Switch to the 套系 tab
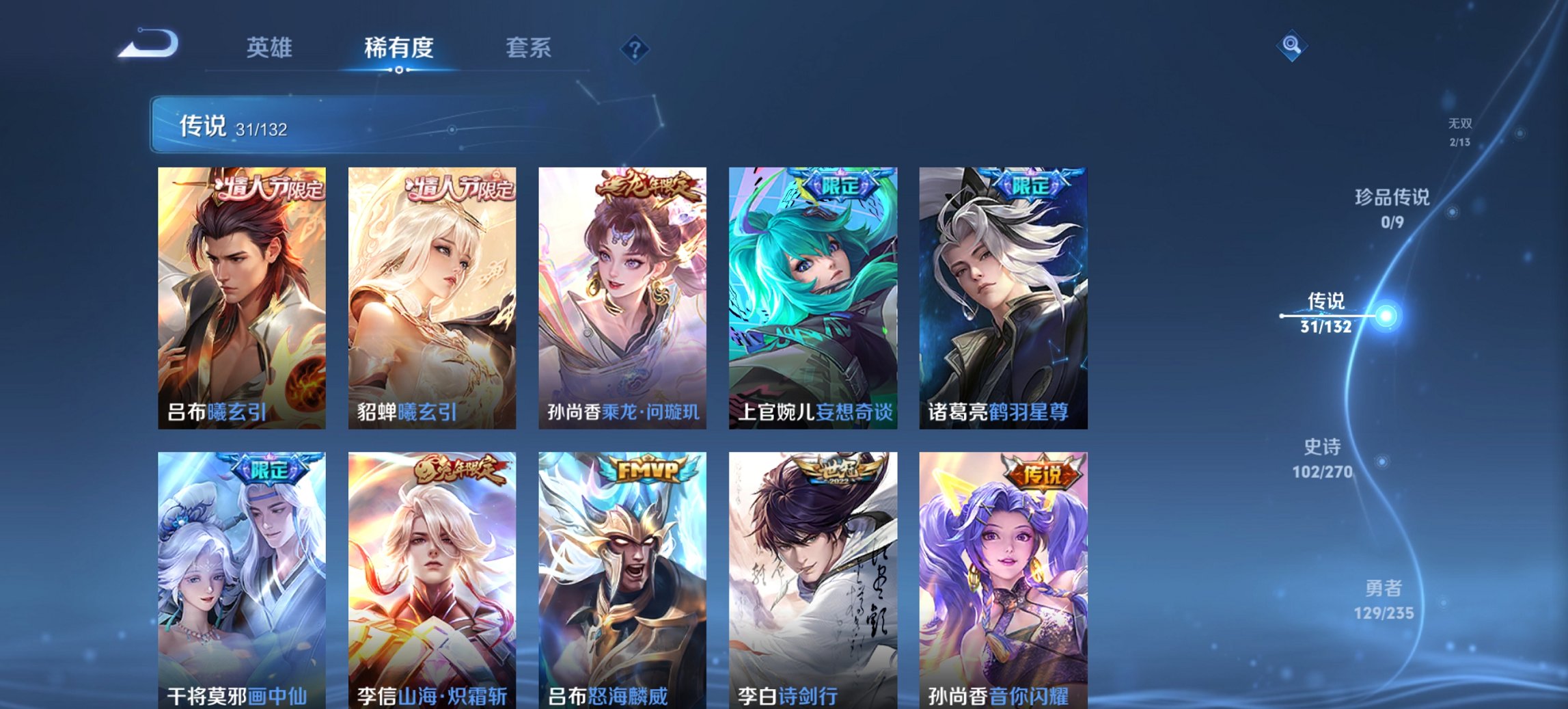 (528, 48)
